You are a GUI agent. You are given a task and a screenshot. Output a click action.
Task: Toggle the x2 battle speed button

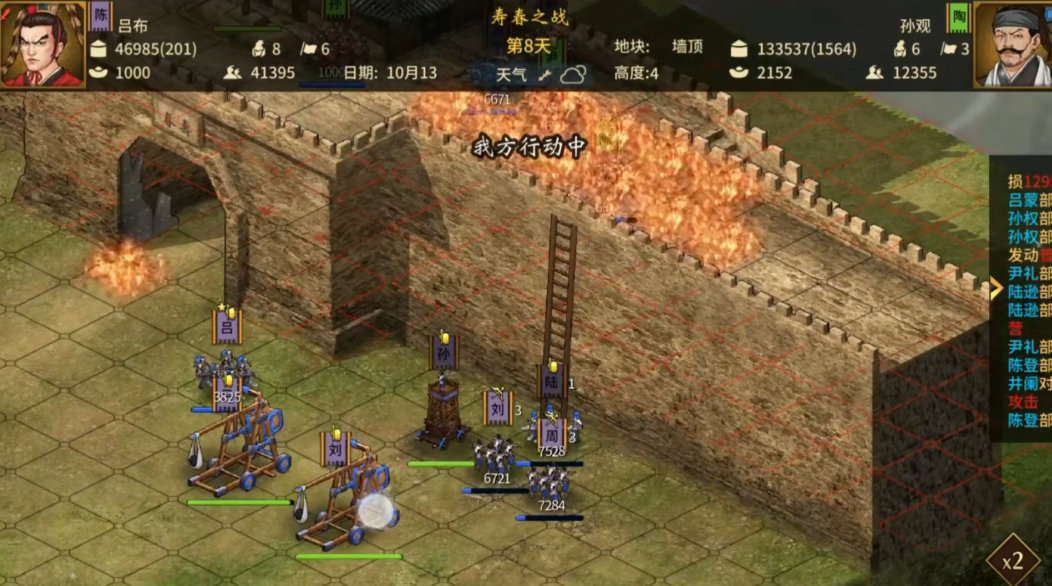point(1012,560)
